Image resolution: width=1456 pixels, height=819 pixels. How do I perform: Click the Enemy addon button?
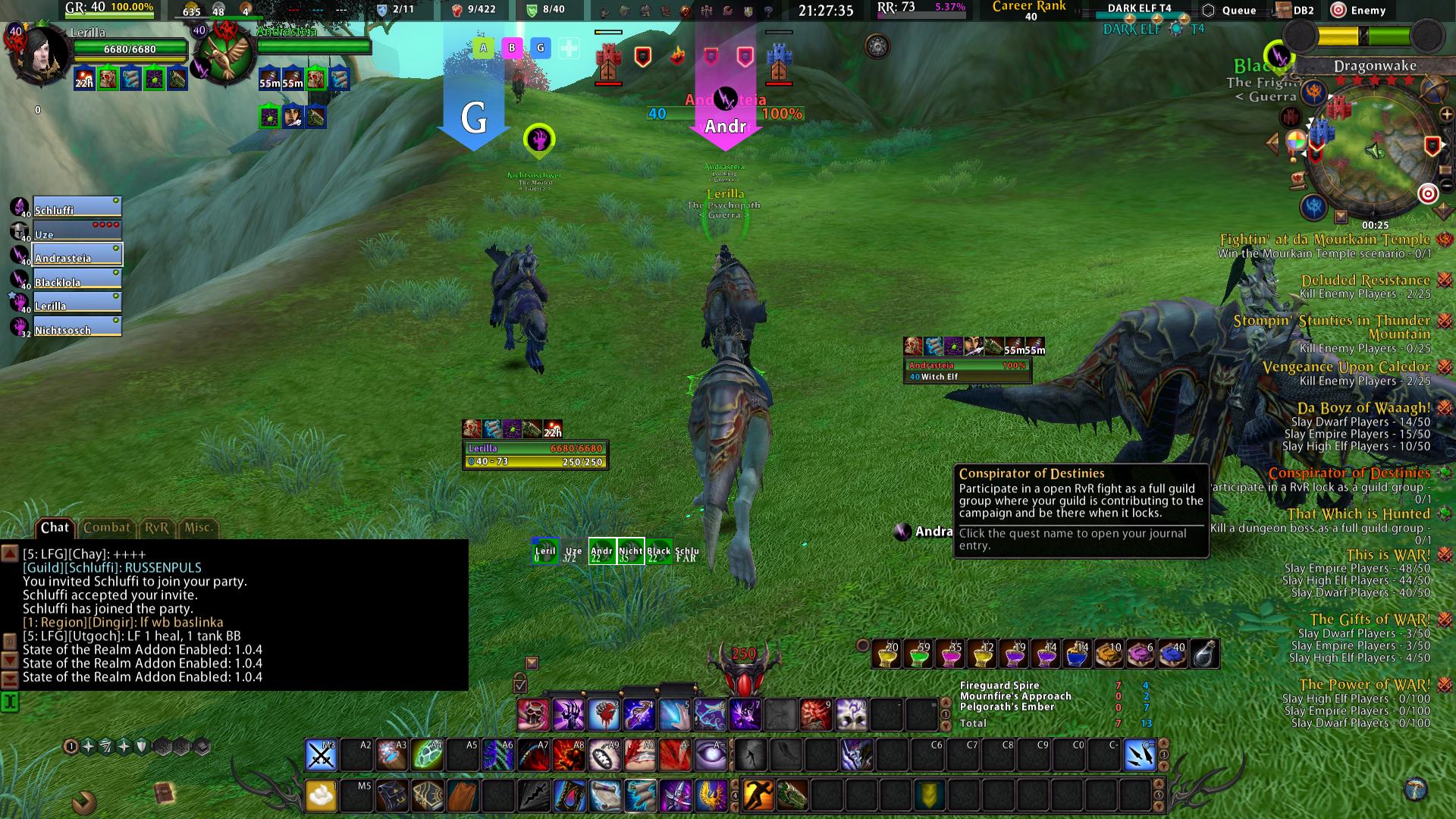point(1360,11)
